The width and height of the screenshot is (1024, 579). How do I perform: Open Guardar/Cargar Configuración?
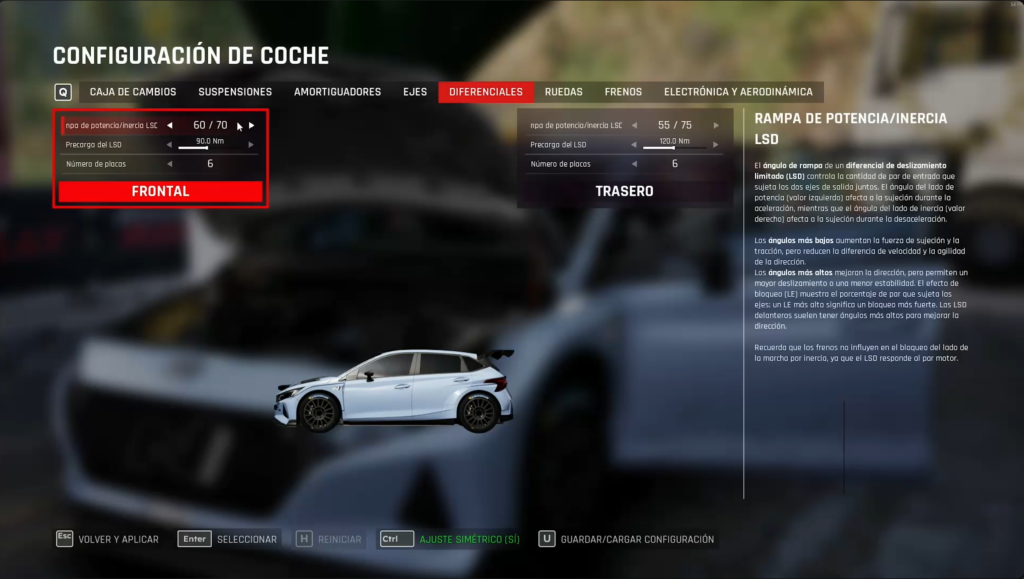pos(637,539)
